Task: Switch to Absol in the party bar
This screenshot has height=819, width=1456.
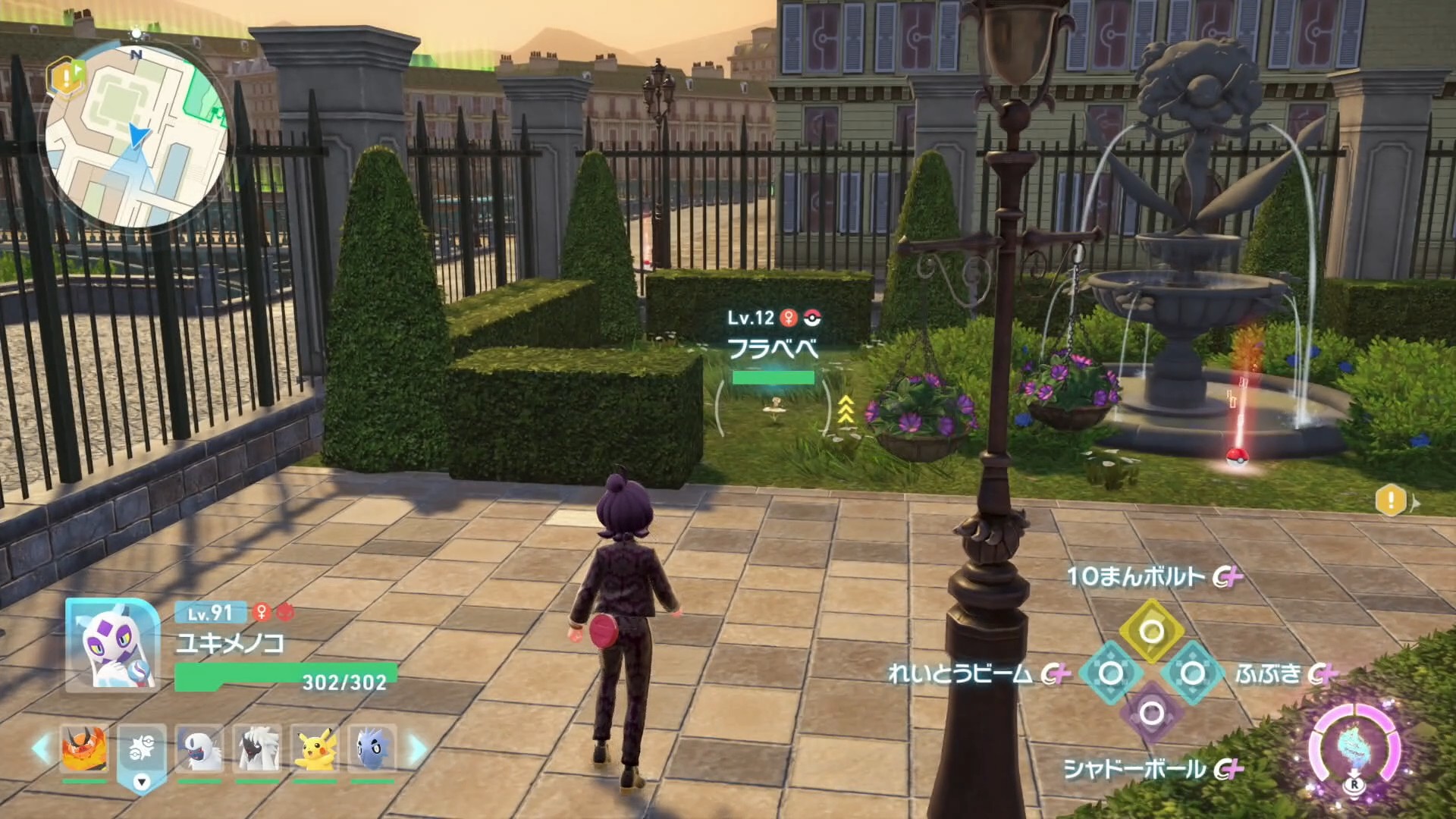Action: [x=199, y=749]
